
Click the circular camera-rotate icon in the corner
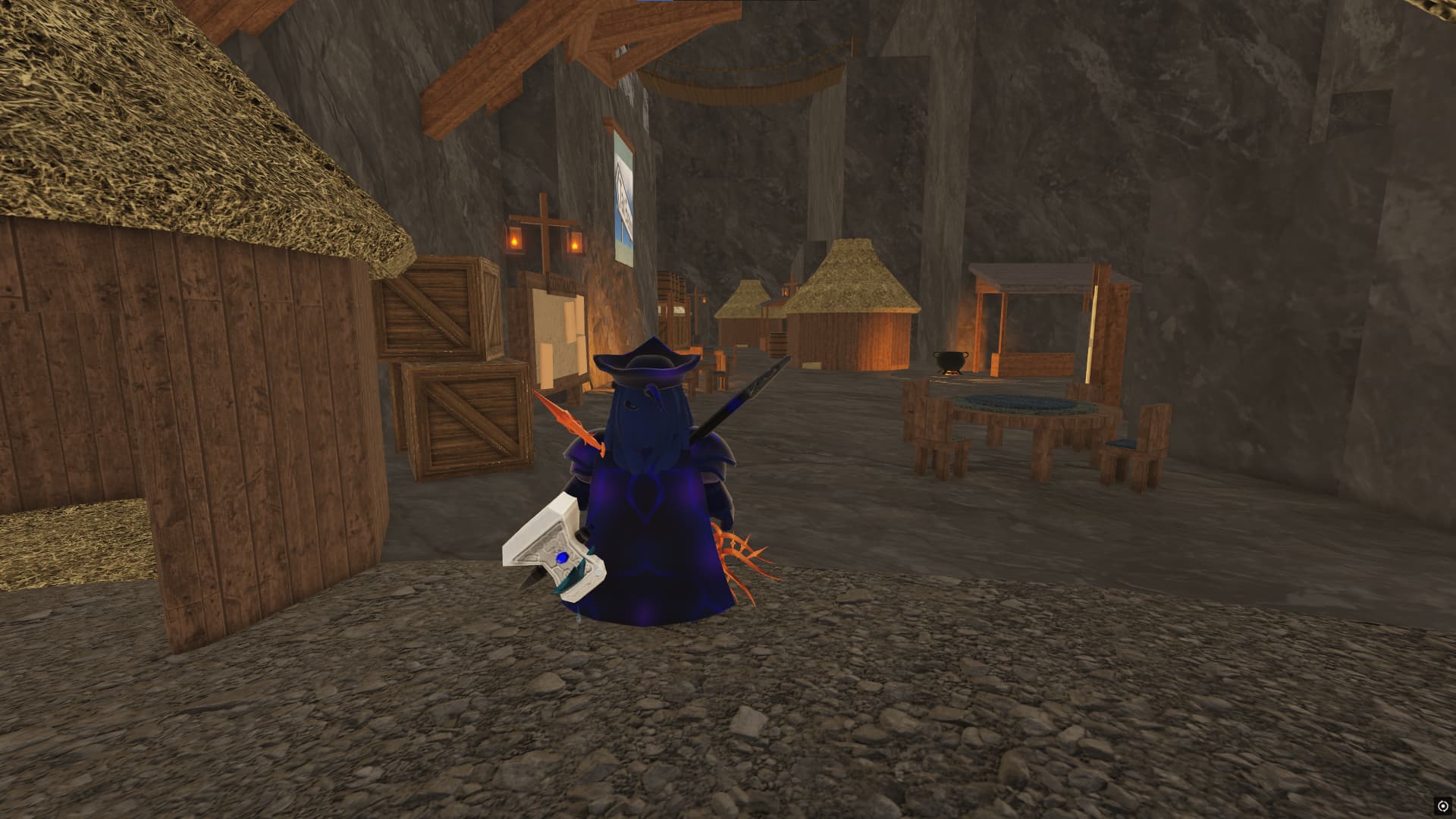(x=1442, y=805)
